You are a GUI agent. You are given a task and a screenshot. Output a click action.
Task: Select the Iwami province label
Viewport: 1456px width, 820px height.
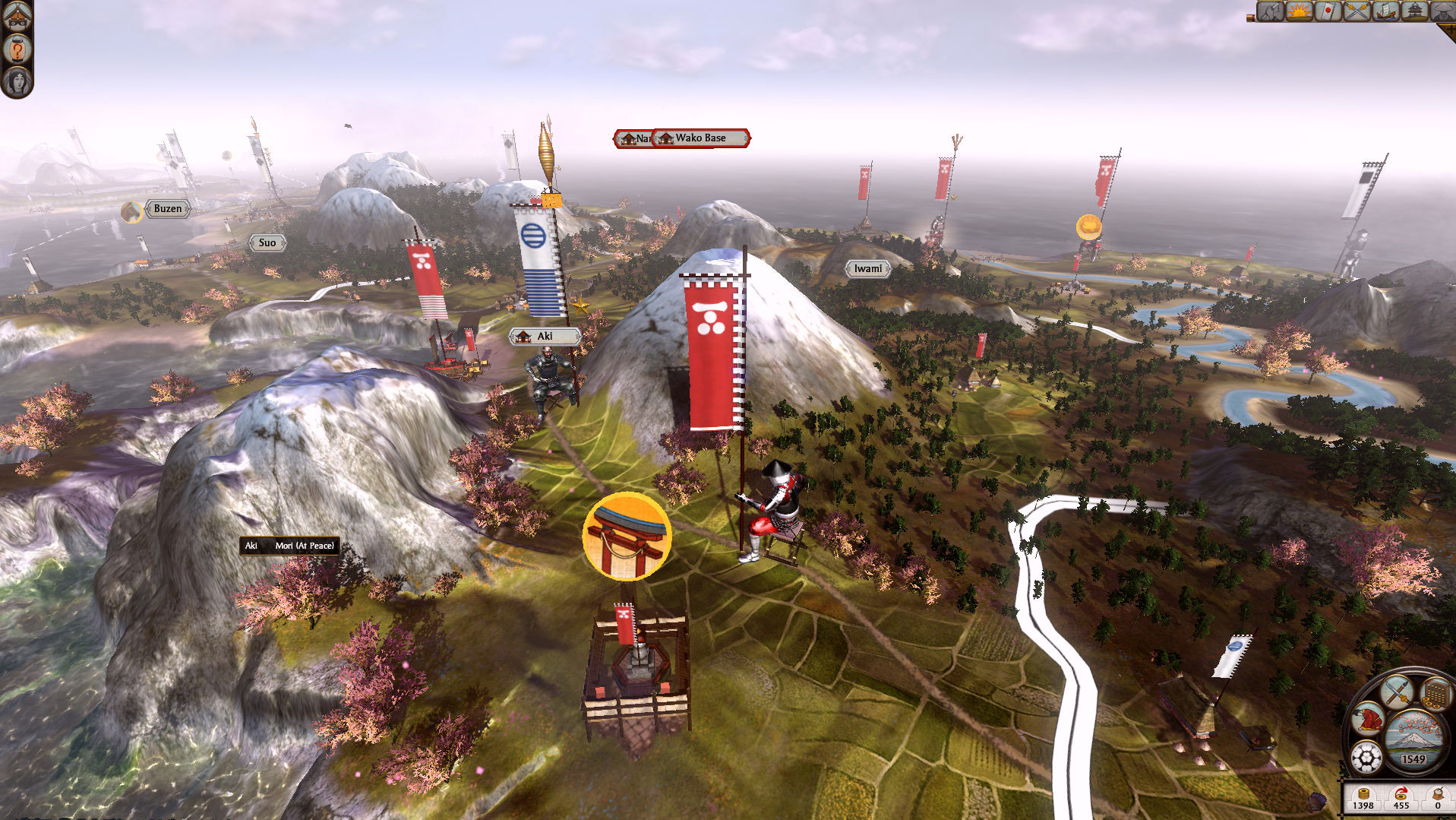pos(867,269)
